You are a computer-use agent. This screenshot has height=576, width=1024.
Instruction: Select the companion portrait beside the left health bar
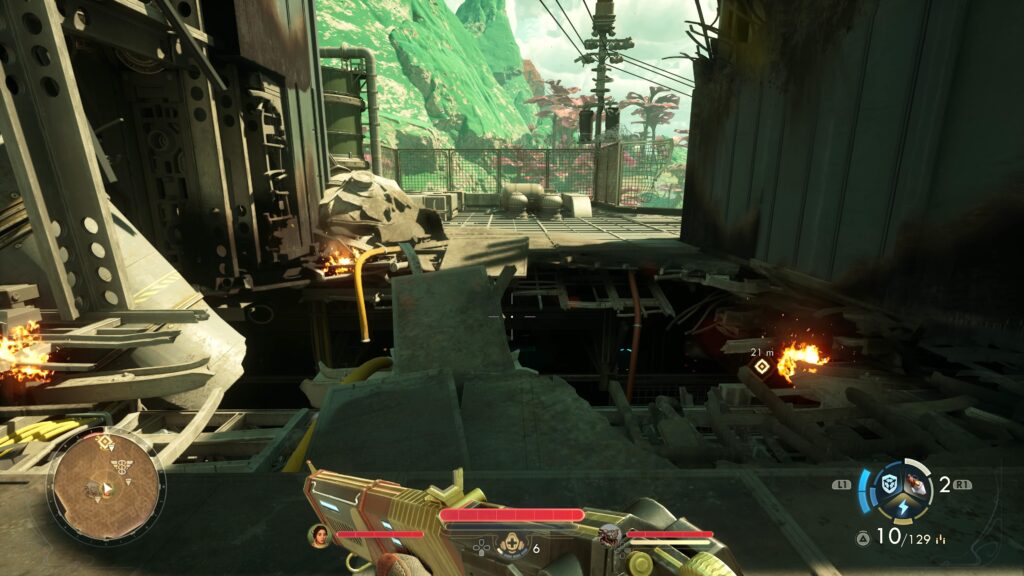click(319, 535)
